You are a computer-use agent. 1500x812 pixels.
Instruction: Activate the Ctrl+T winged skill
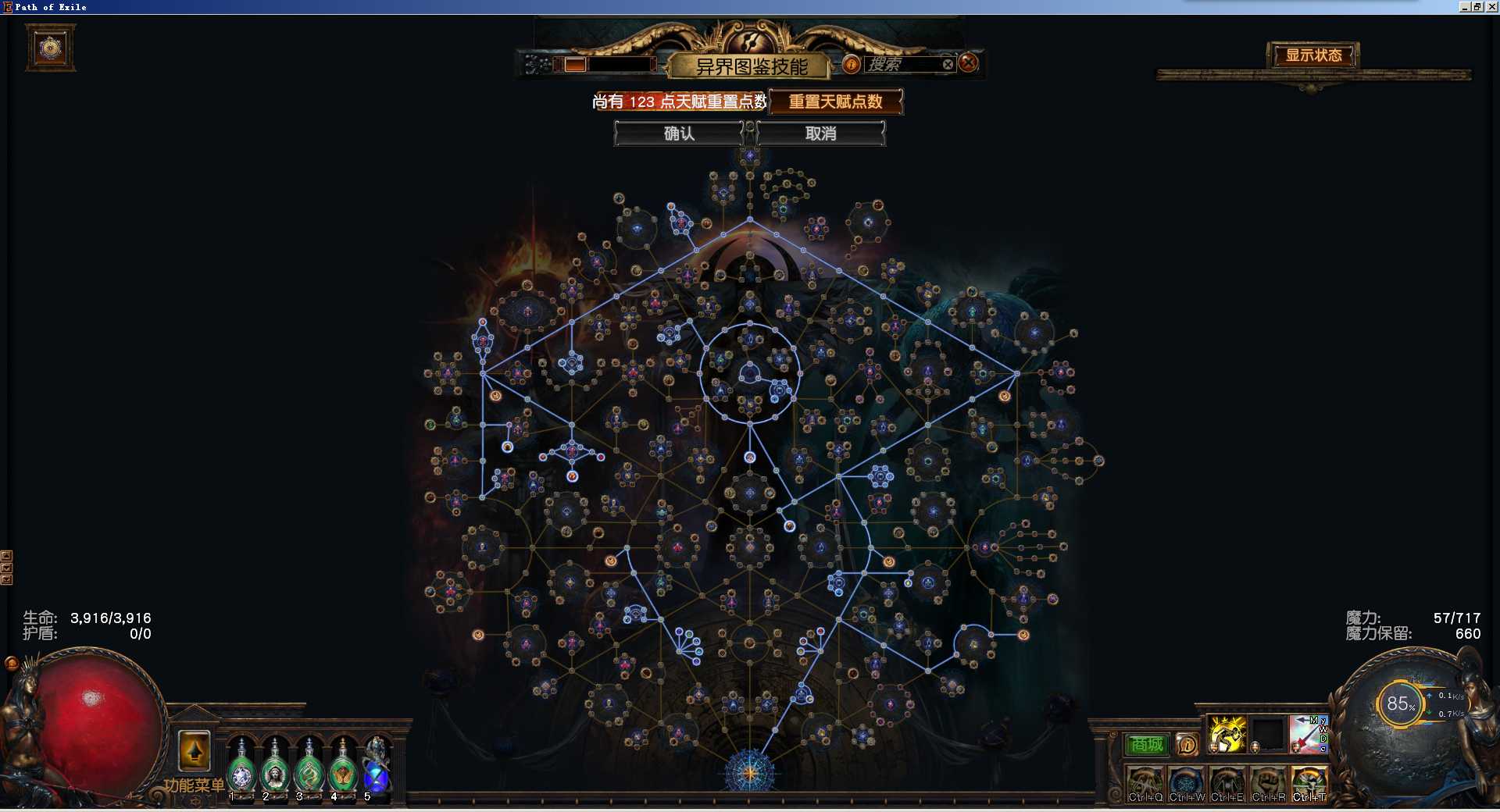(1309, 783)
